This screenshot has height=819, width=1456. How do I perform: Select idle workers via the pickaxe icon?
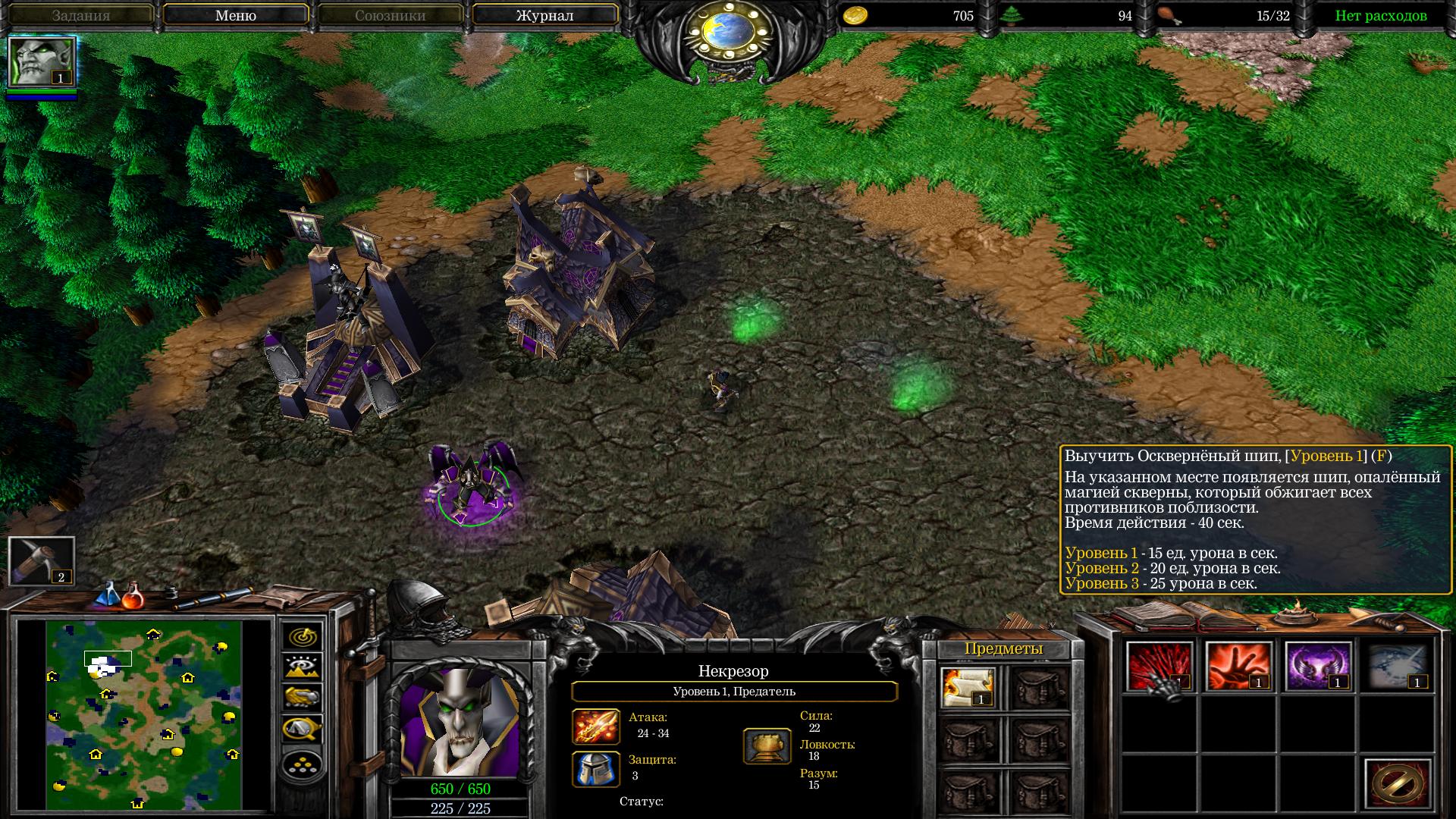pos(41,561)
